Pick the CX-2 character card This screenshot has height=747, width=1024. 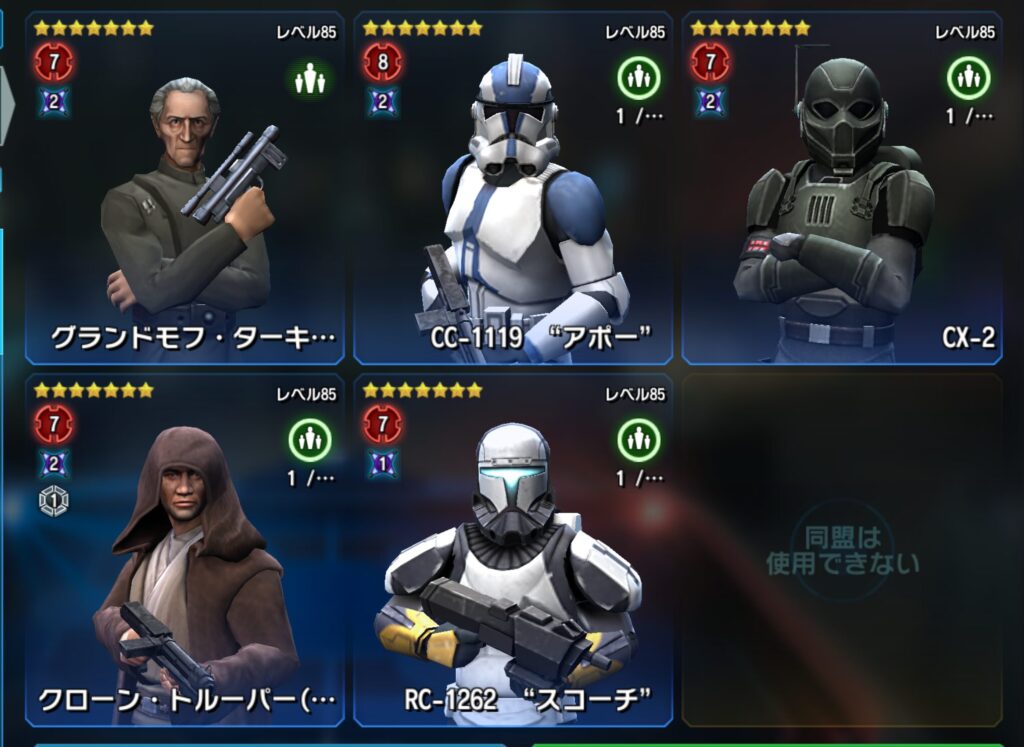pos(841,190)
